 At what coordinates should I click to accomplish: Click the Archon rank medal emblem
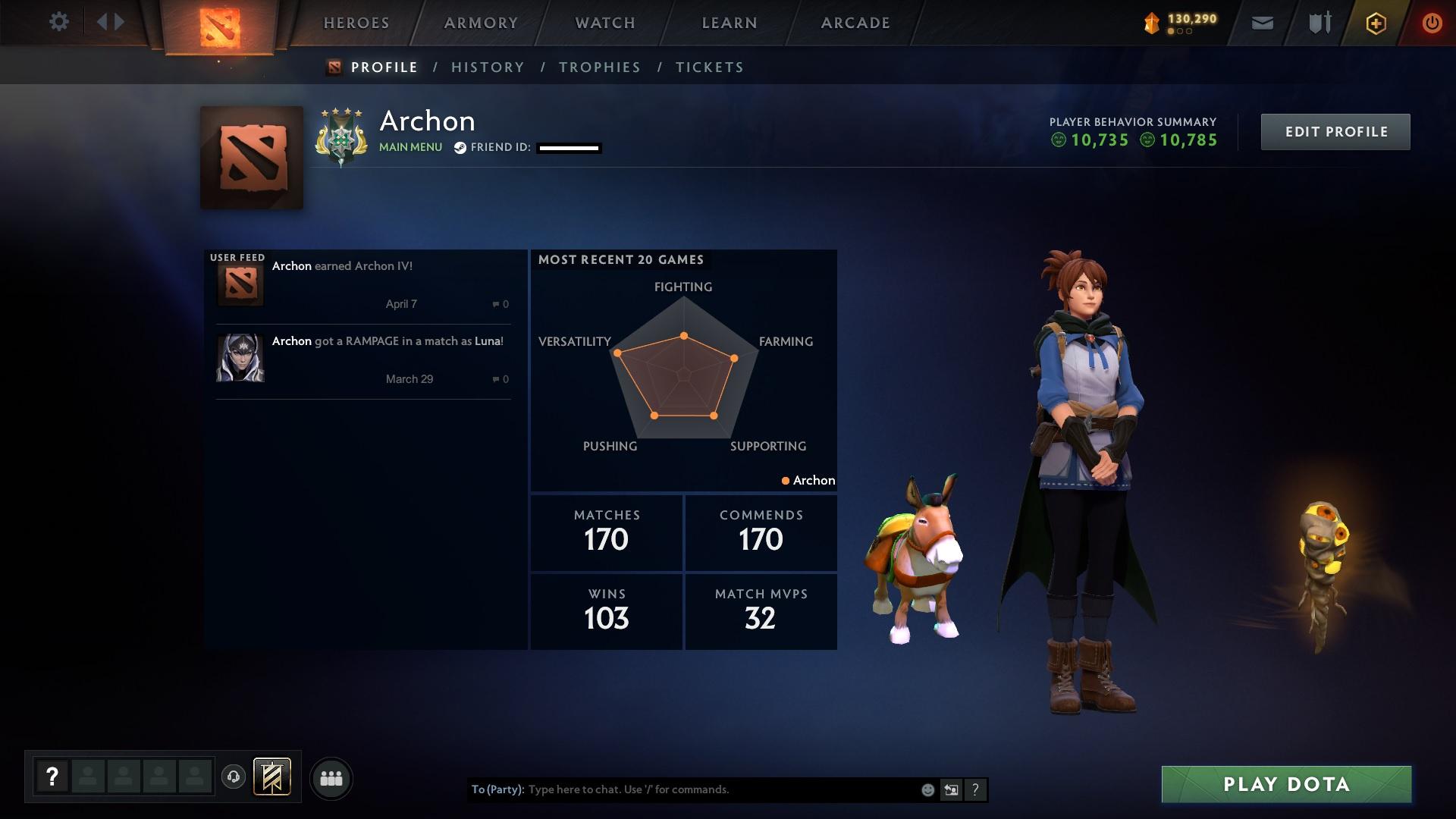[341, 136]
